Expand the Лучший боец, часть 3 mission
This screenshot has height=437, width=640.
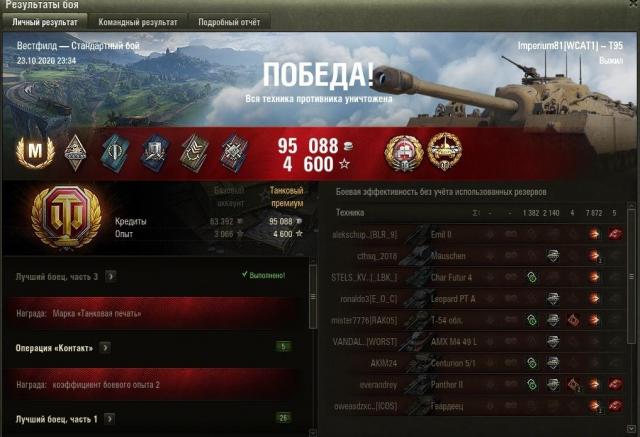point(109,275)
